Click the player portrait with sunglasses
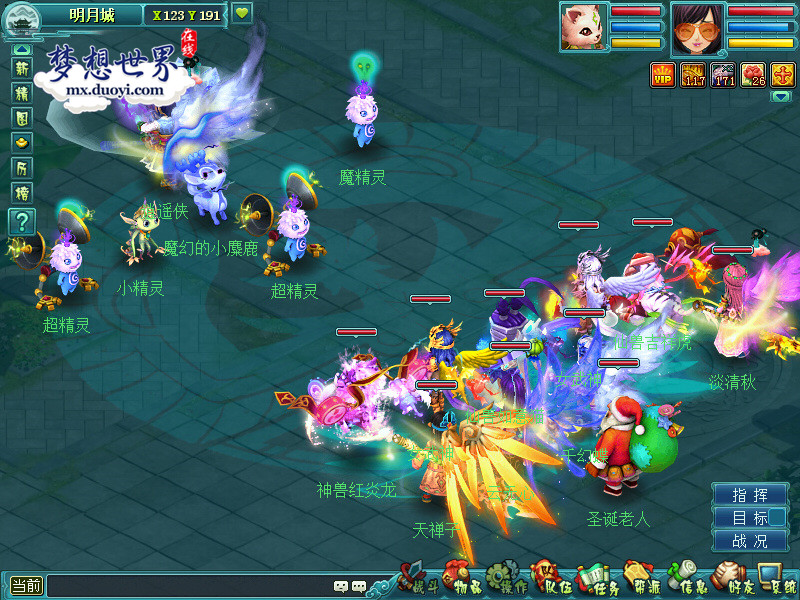The height and width of the screenshot is (600, 800). pos(697,27)
